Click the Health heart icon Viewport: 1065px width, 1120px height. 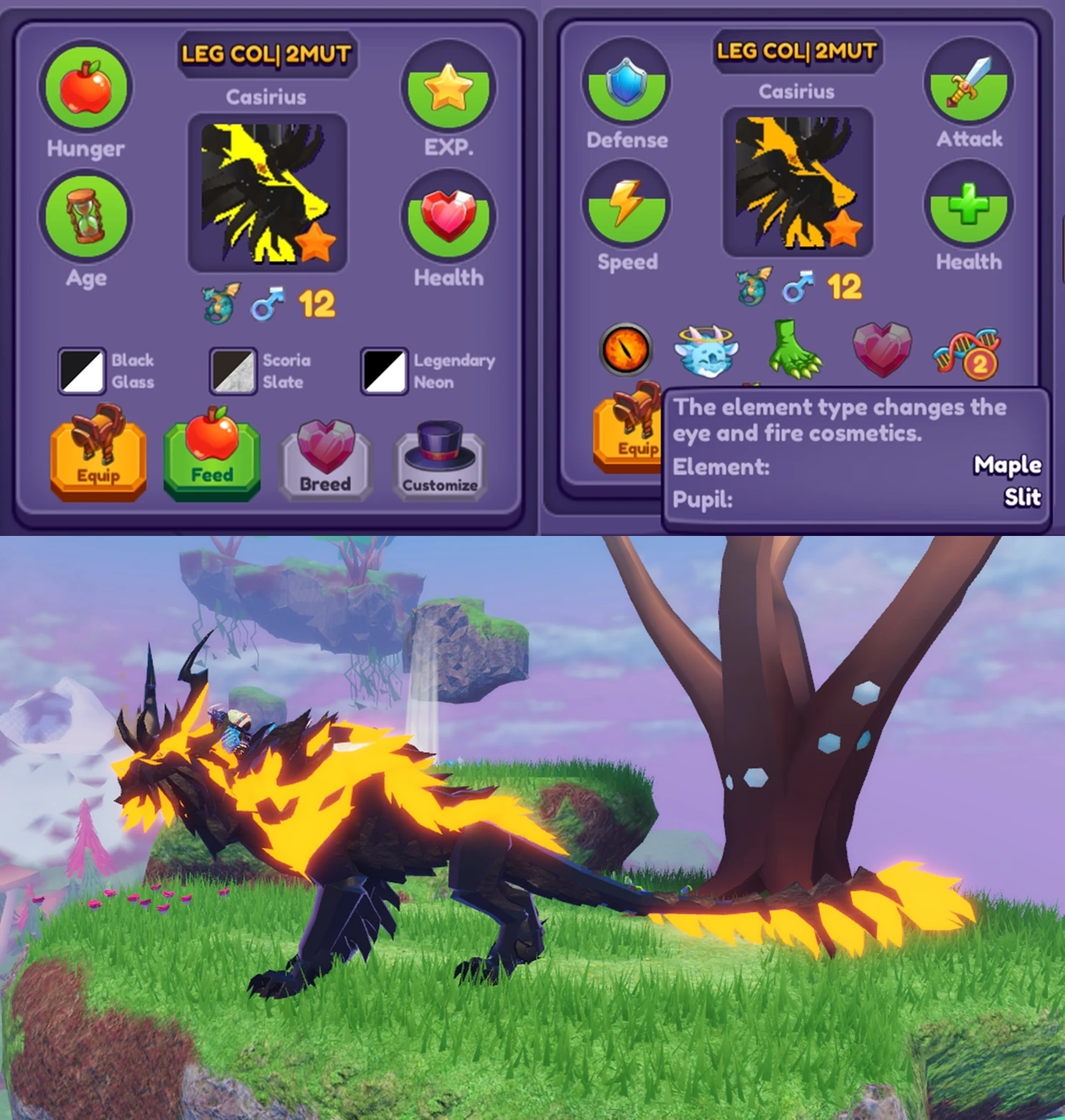pyautogui.click(x=449, y=216)
